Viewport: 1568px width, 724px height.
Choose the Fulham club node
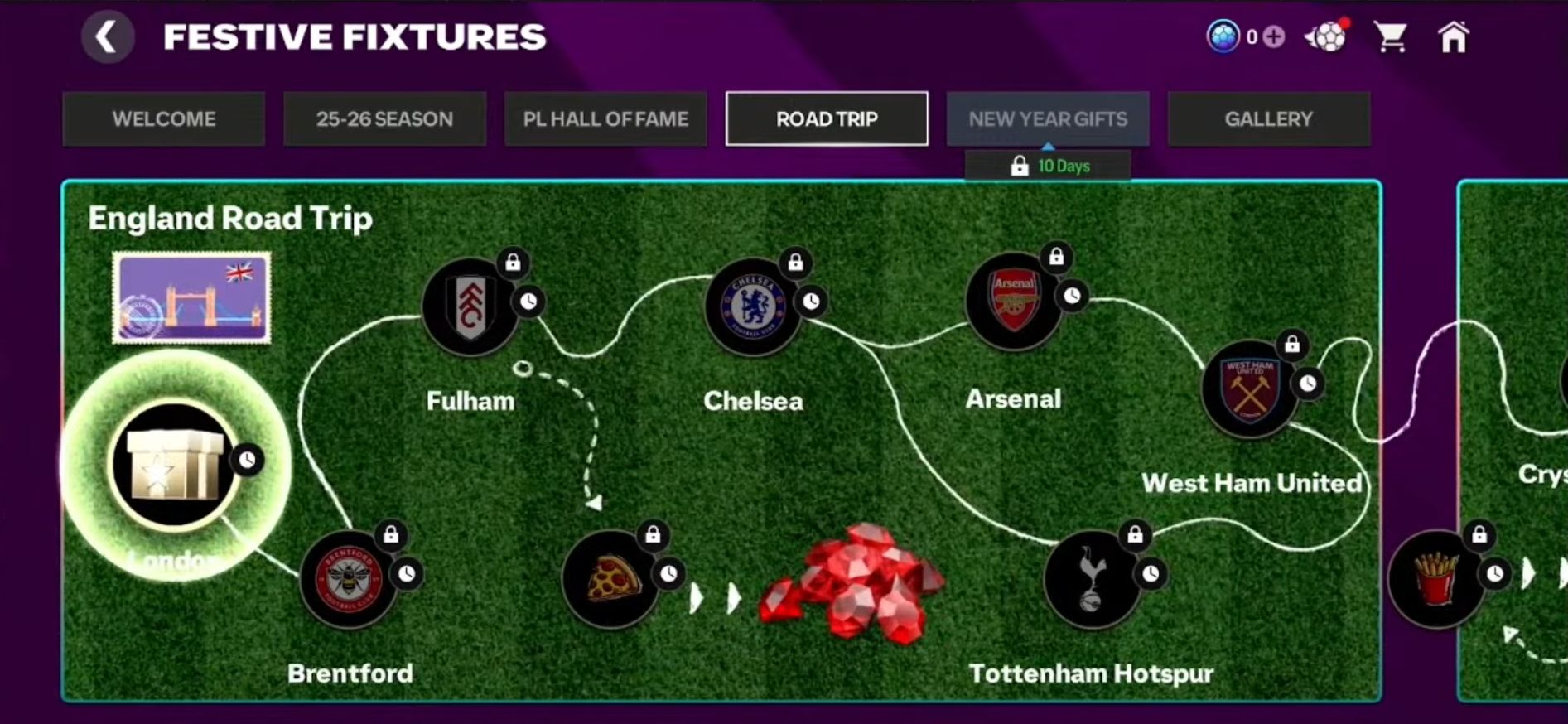[470, 307]
